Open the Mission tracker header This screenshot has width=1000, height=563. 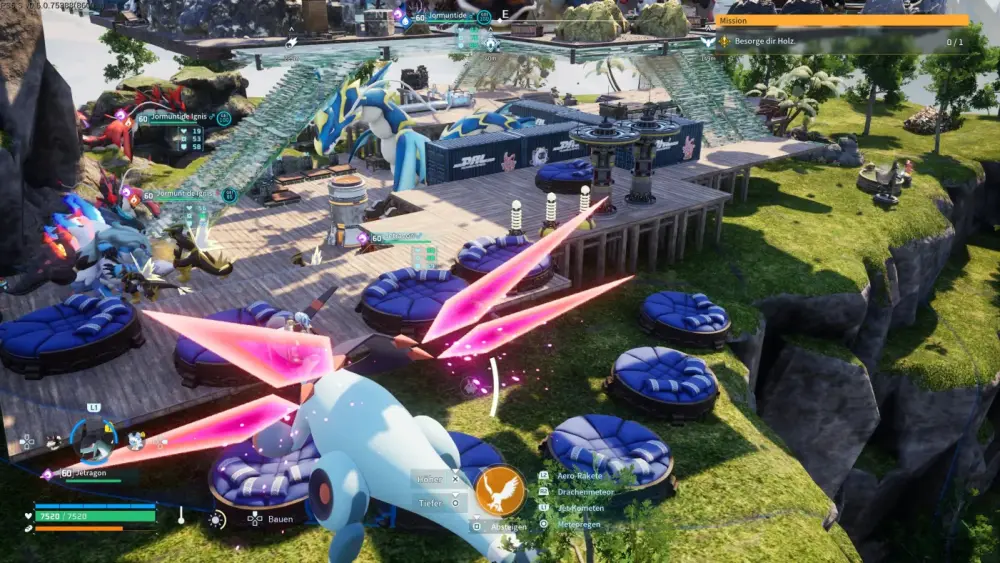click(840, 20)
